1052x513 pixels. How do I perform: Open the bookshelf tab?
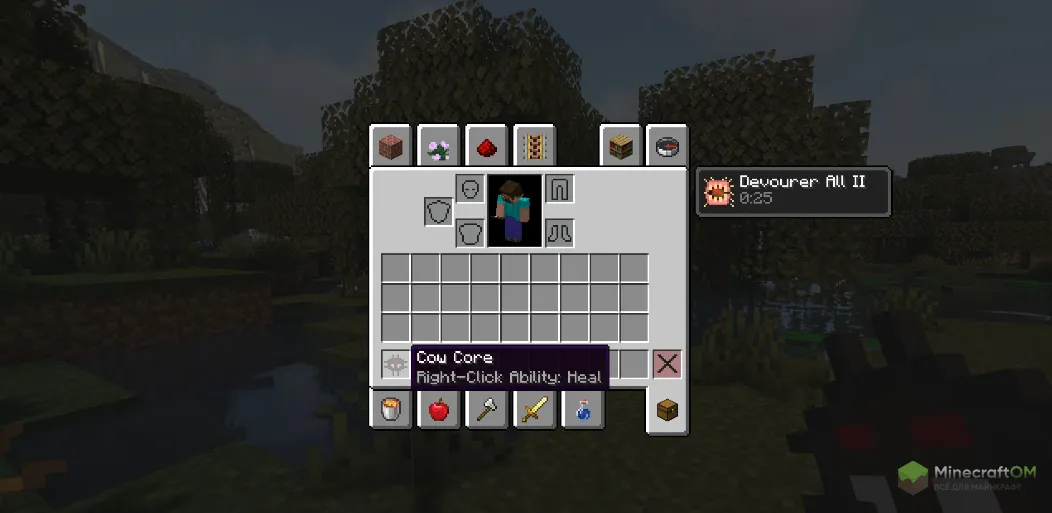pos(620,147)
